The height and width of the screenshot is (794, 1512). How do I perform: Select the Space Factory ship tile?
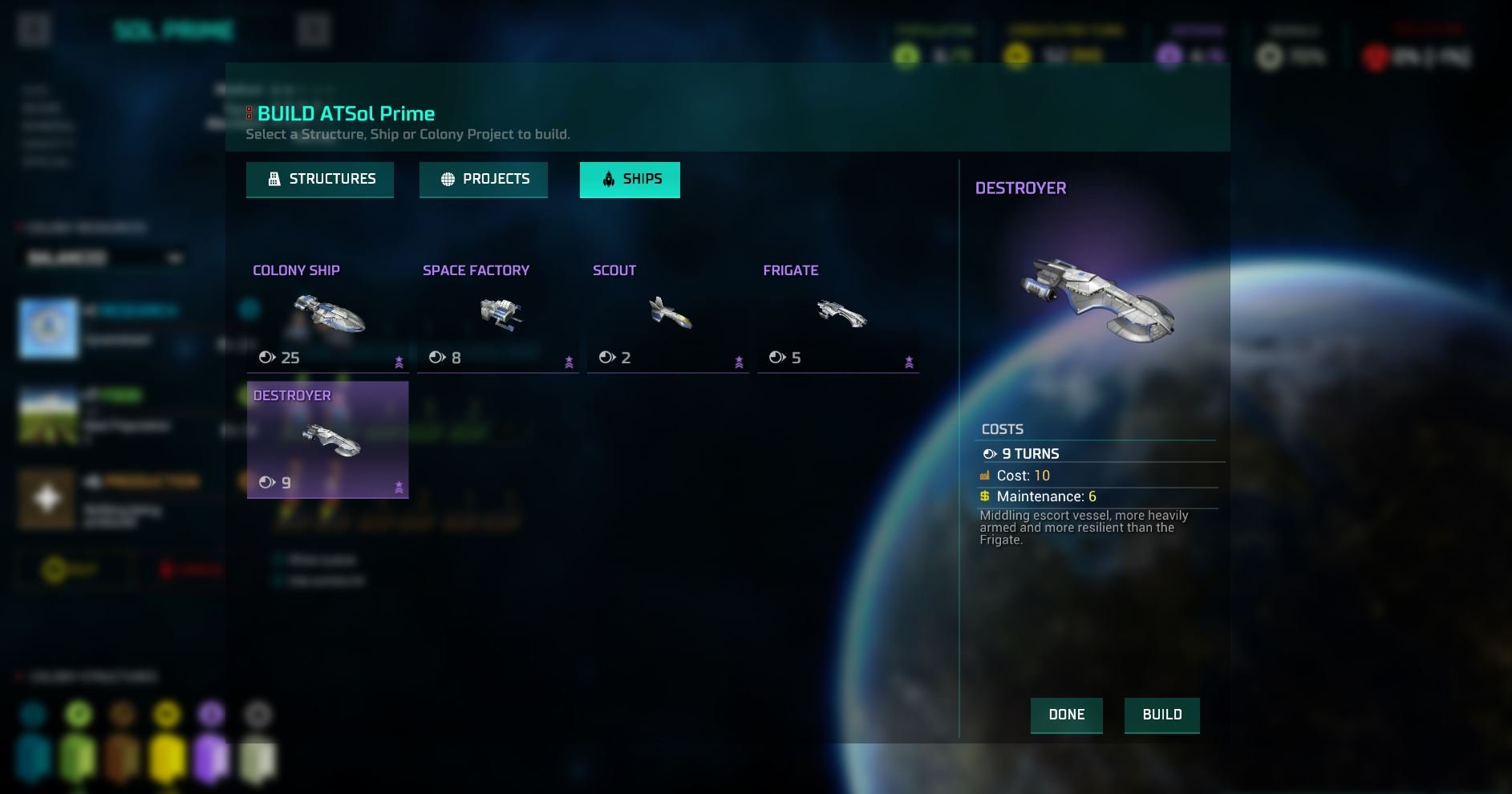(497, 315)
